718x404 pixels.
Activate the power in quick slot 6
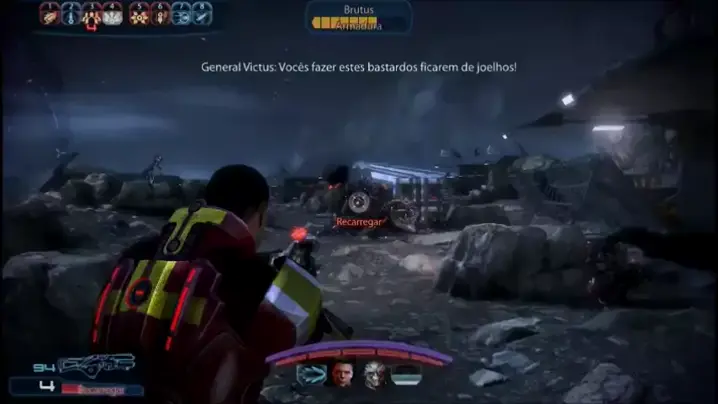[x=159, y=13]
